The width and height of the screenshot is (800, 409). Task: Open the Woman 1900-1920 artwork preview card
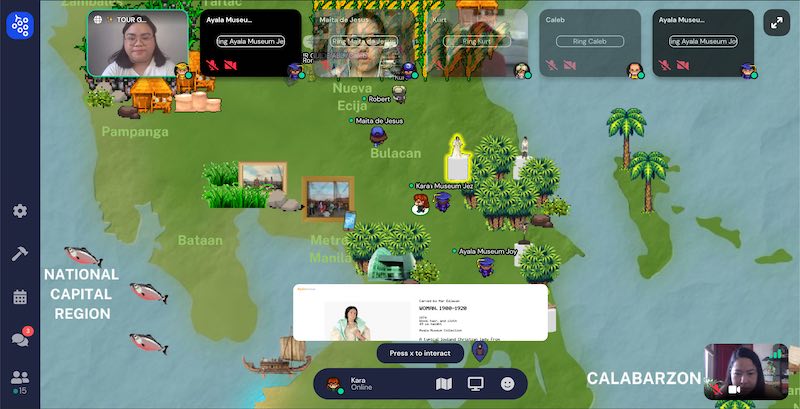click(x=420, y=313)
